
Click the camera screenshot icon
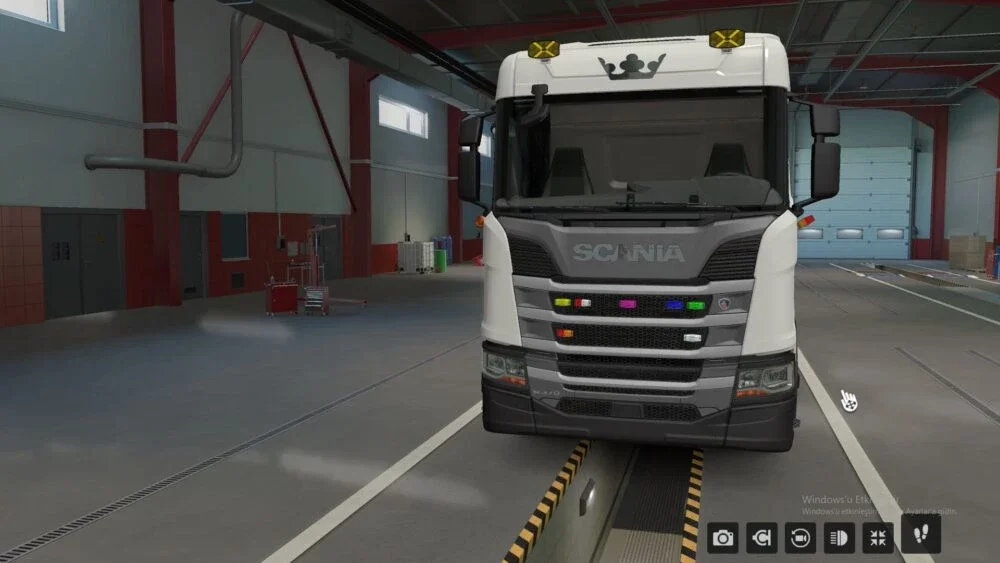coord(723,538)
